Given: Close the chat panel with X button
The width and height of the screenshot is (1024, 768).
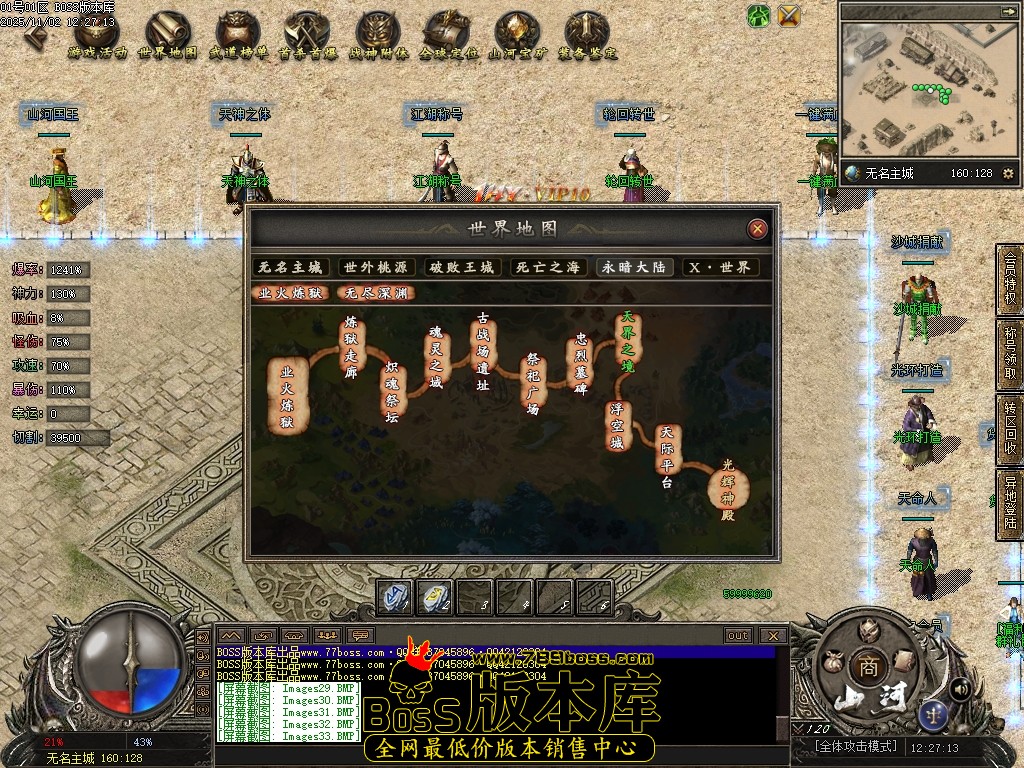Looking at the screenshot, I should click(772, 635).
